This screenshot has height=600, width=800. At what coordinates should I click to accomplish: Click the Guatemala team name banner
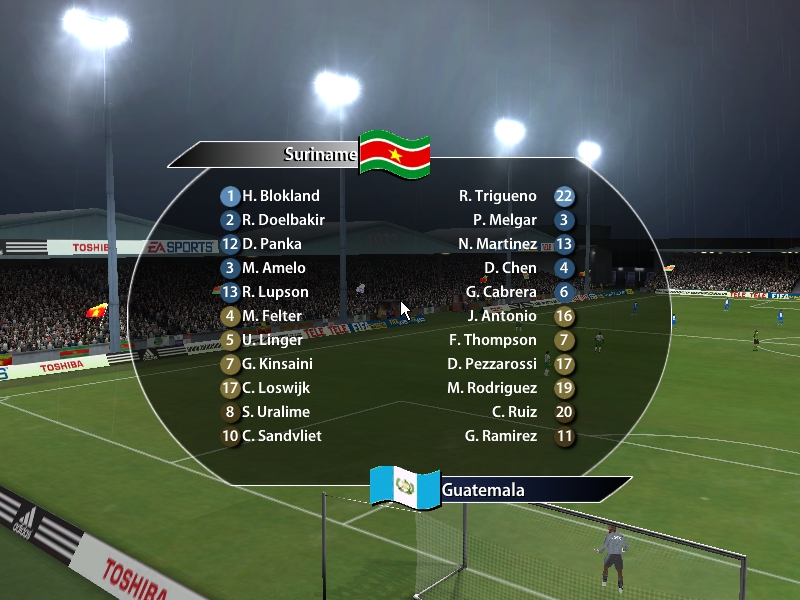coord(483,490)
